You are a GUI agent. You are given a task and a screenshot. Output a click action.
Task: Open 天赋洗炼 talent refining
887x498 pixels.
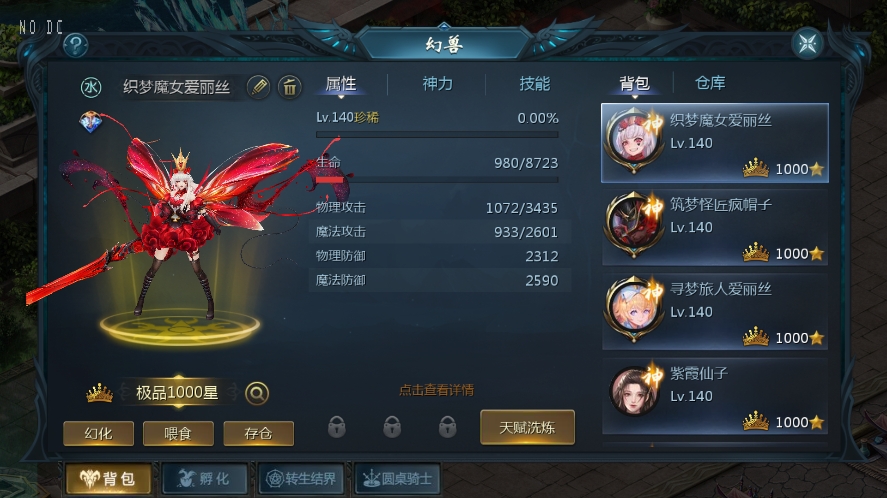527,428
